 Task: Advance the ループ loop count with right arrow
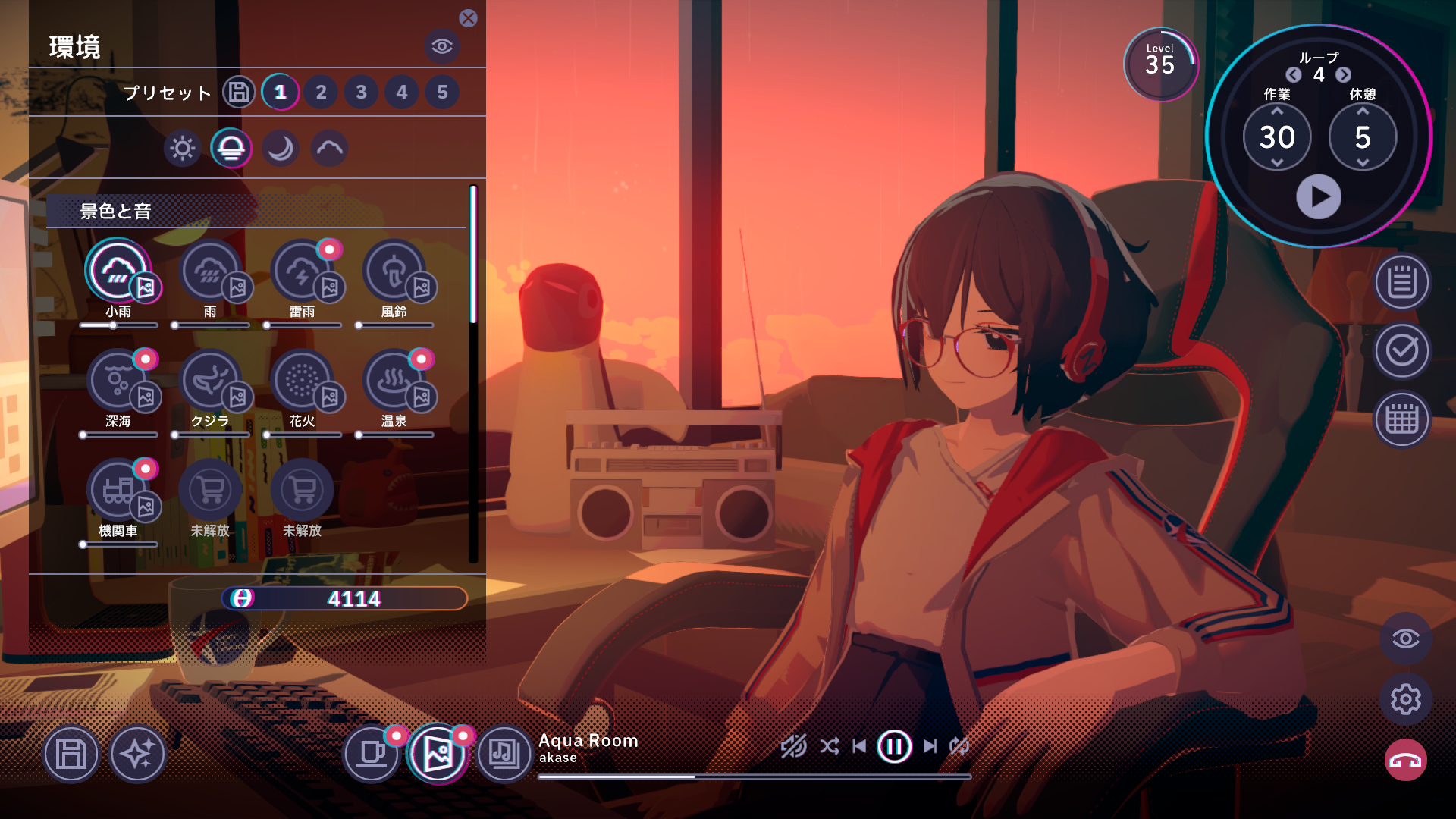point(1342,76)
